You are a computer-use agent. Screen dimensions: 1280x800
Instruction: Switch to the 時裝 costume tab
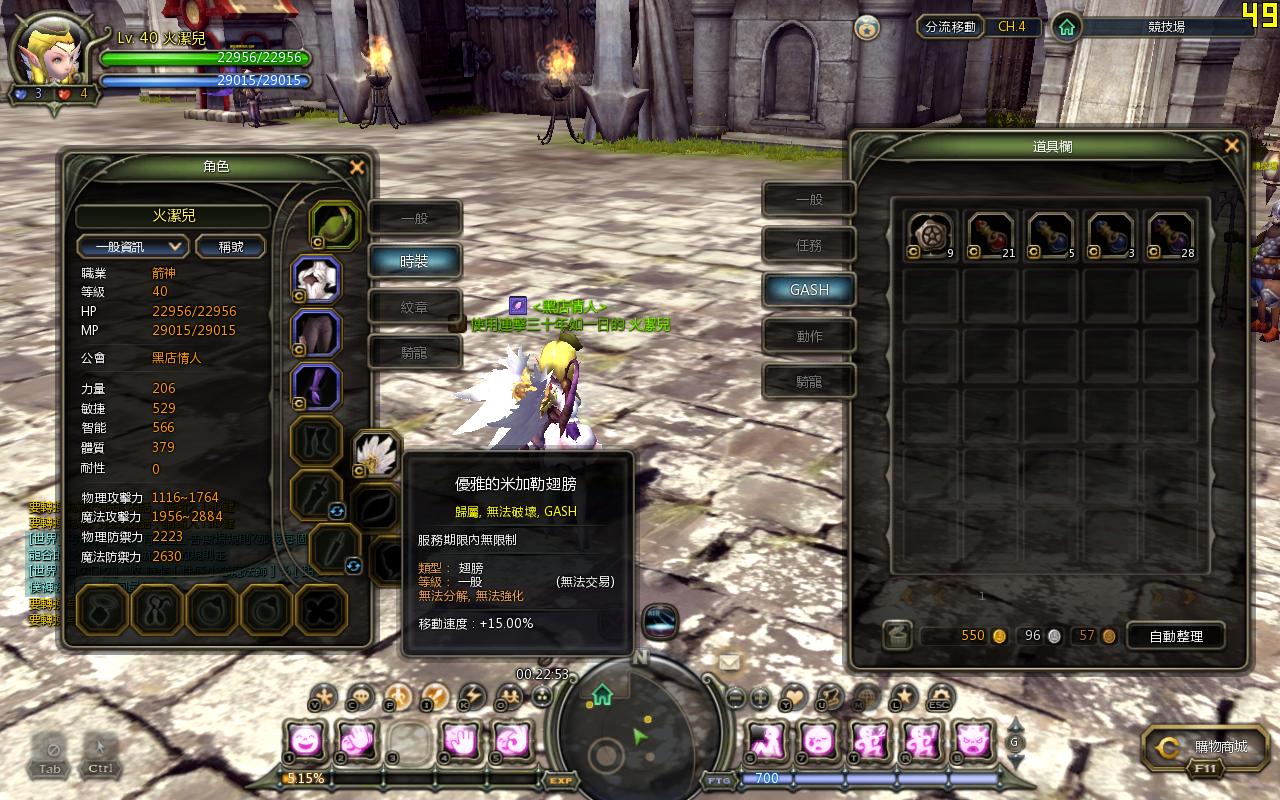415,261
